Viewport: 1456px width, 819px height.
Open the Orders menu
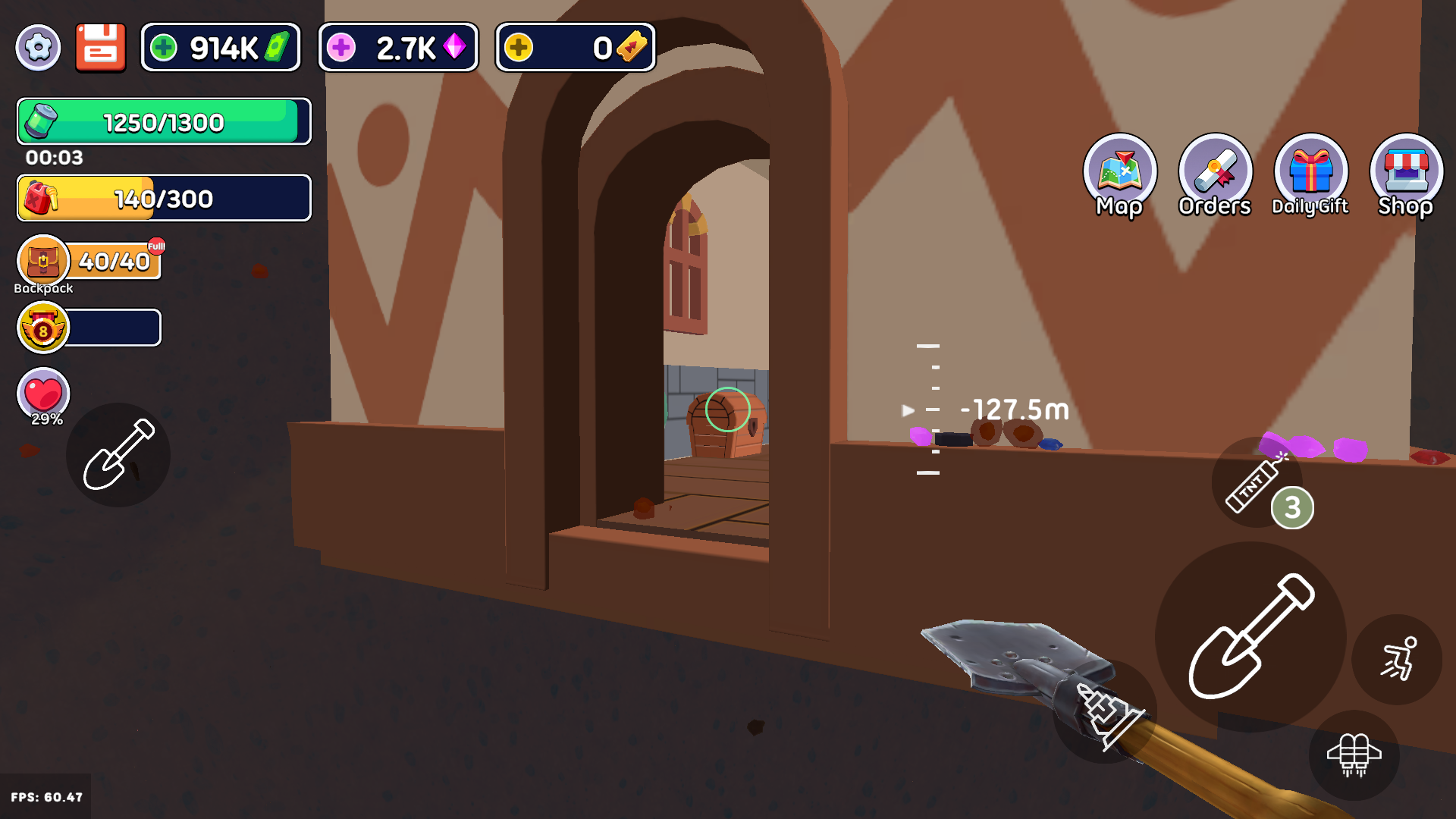click(x=1214, y=176)
